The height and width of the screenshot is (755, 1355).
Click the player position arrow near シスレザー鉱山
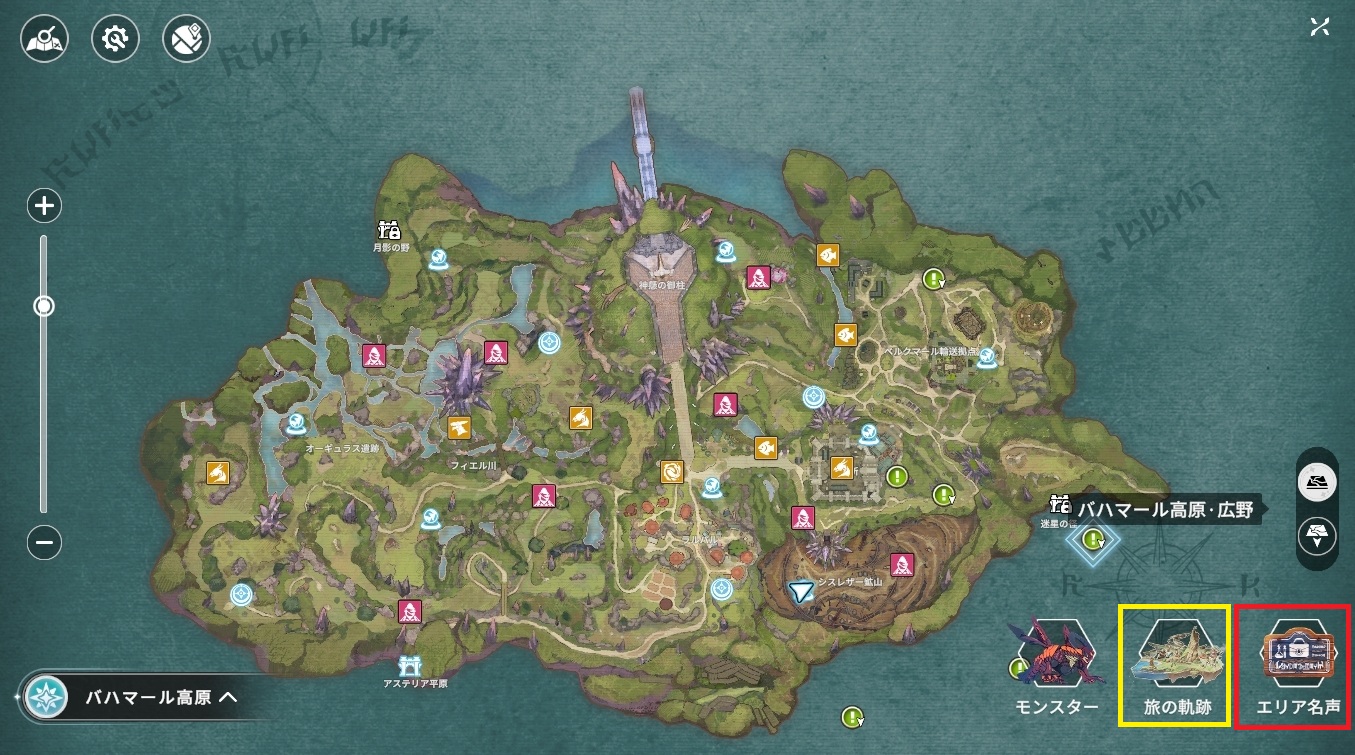pos(800,593)
